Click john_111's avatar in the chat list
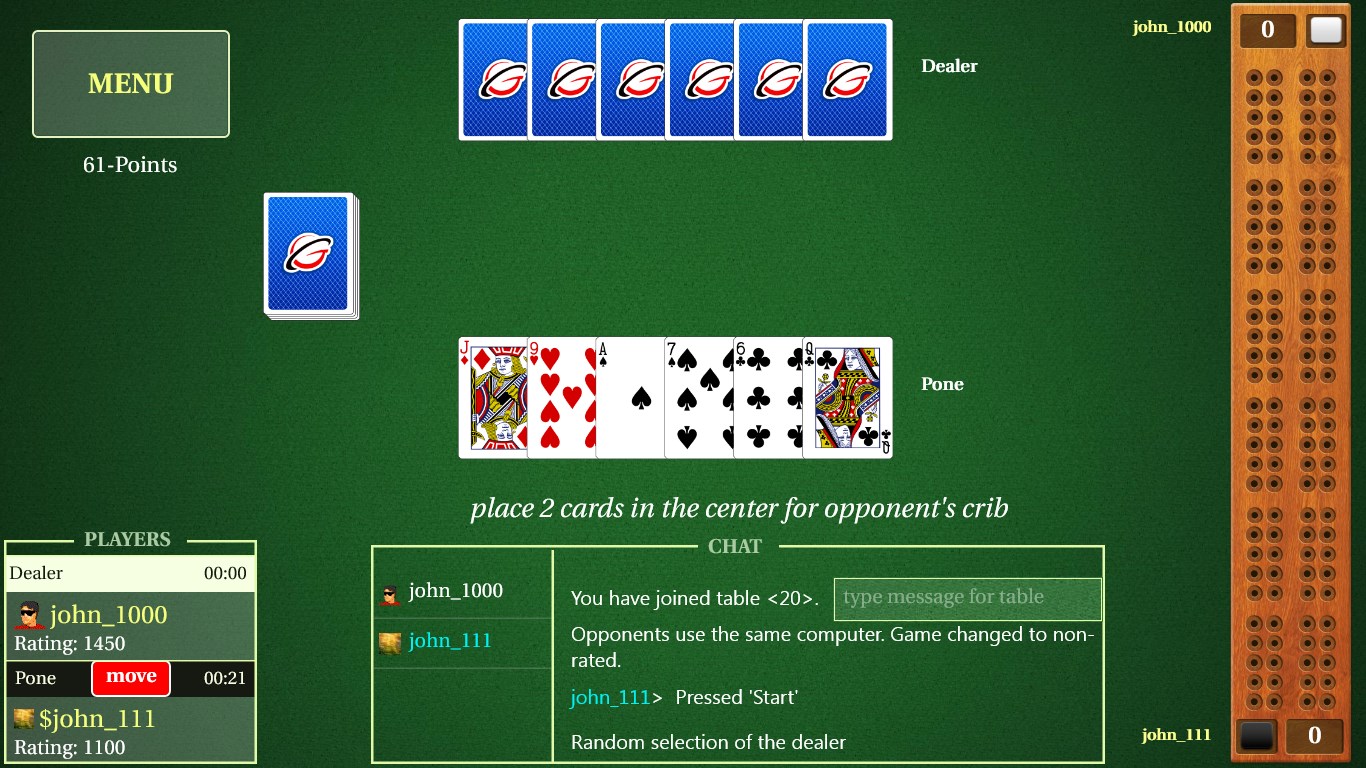 [390, 643]
